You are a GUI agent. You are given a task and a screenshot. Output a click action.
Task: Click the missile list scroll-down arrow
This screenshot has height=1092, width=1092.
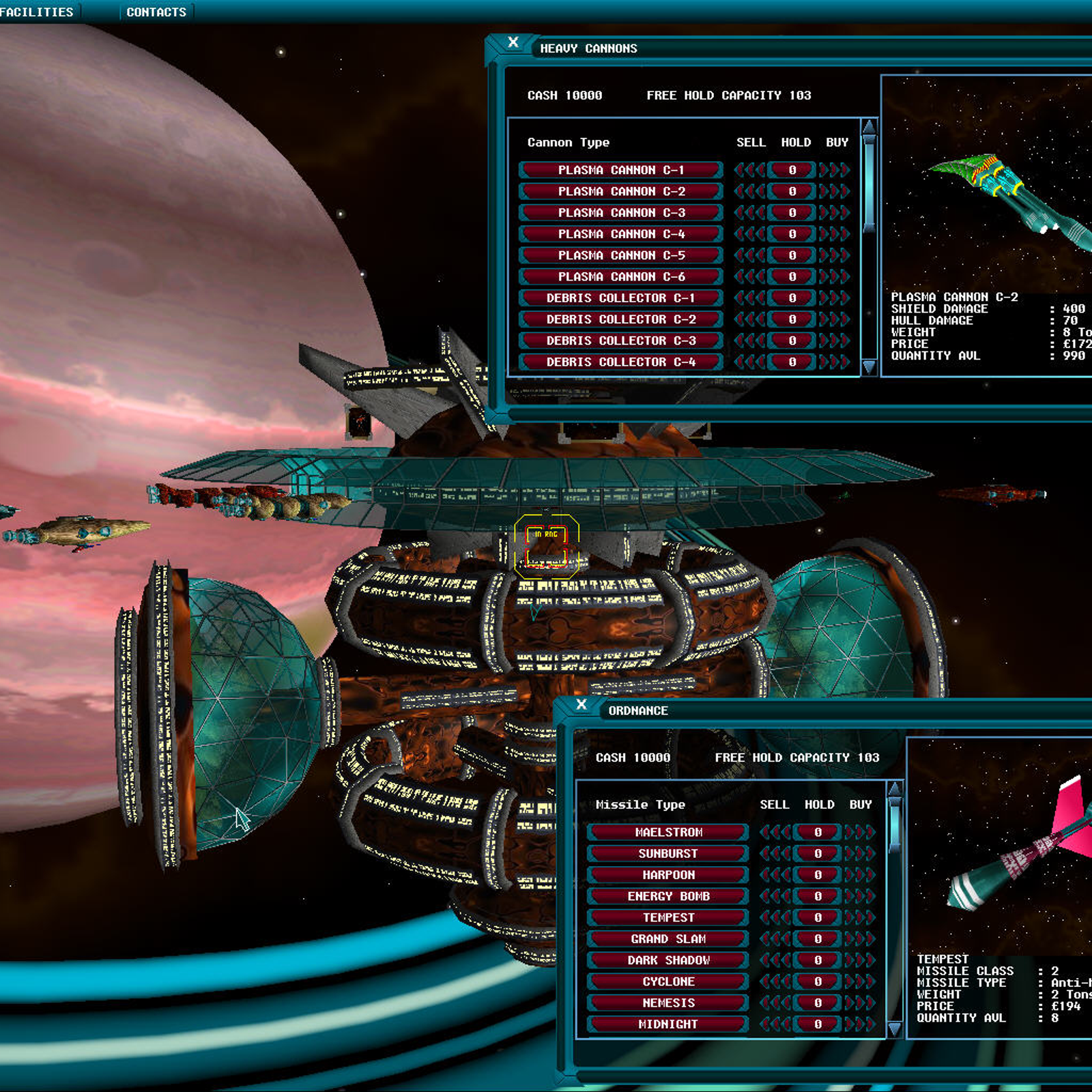tap(894, 1029)
